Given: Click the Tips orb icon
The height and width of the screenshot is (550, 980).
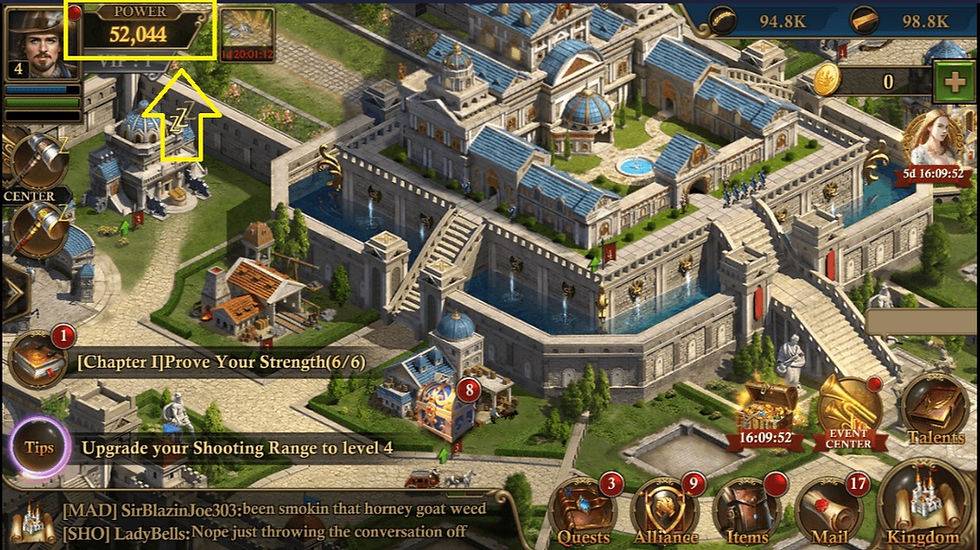Looking at the screenshot, I should pyautogui.click(x=38, y=447).
